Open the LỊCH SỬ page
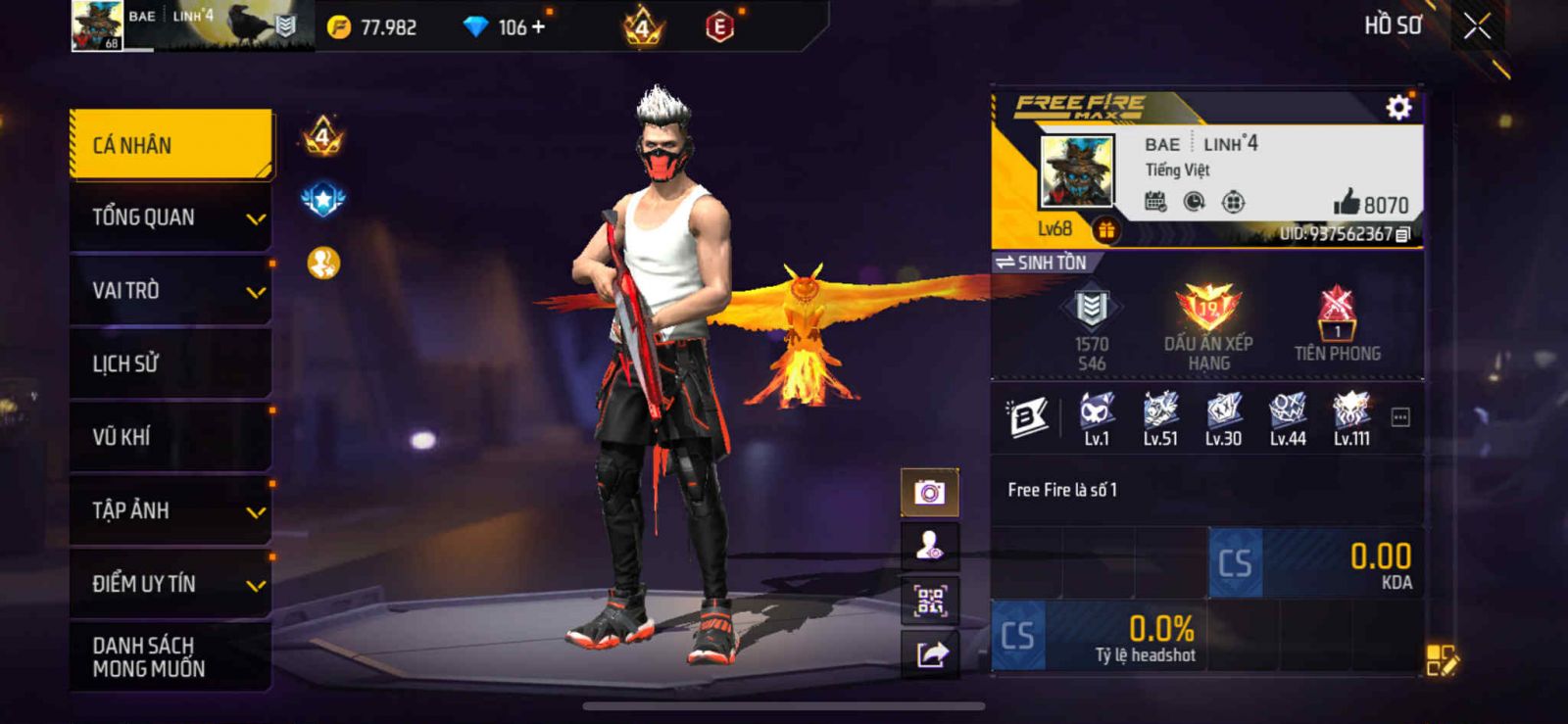The width and height of the screenshot is (1568, 724). 171,363
